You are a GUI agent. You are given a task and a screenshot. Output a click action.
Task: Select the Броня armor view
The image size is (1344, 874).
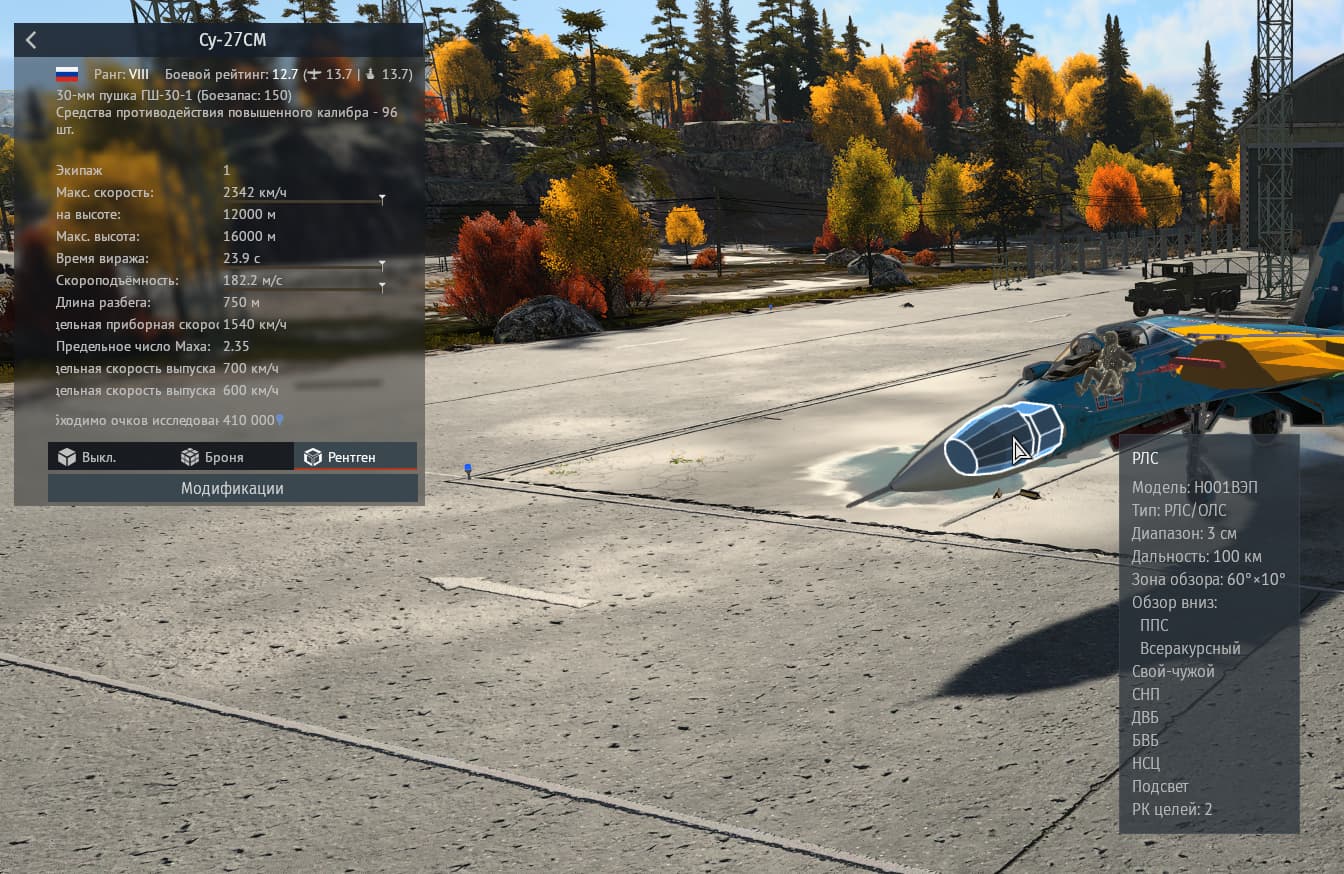(x=212, y=457)
